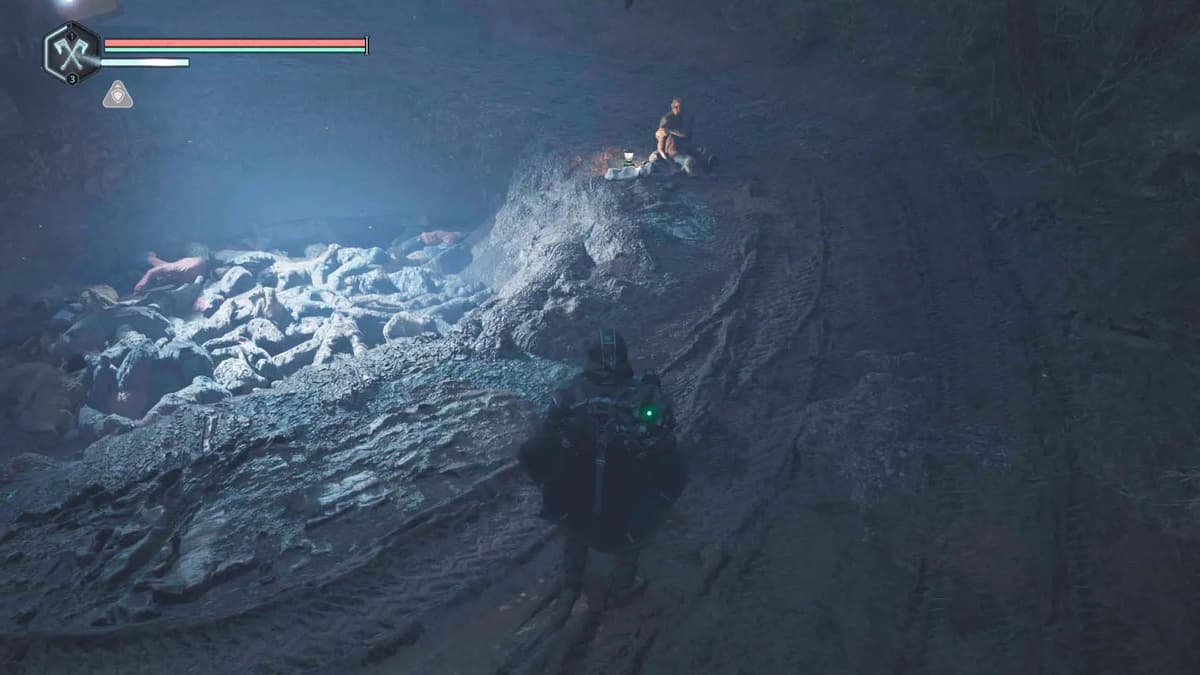The width and height of the screenshot is (1200, 675).
Task: Select the crossed axes weapon icon
Action: tap(72, 53)
